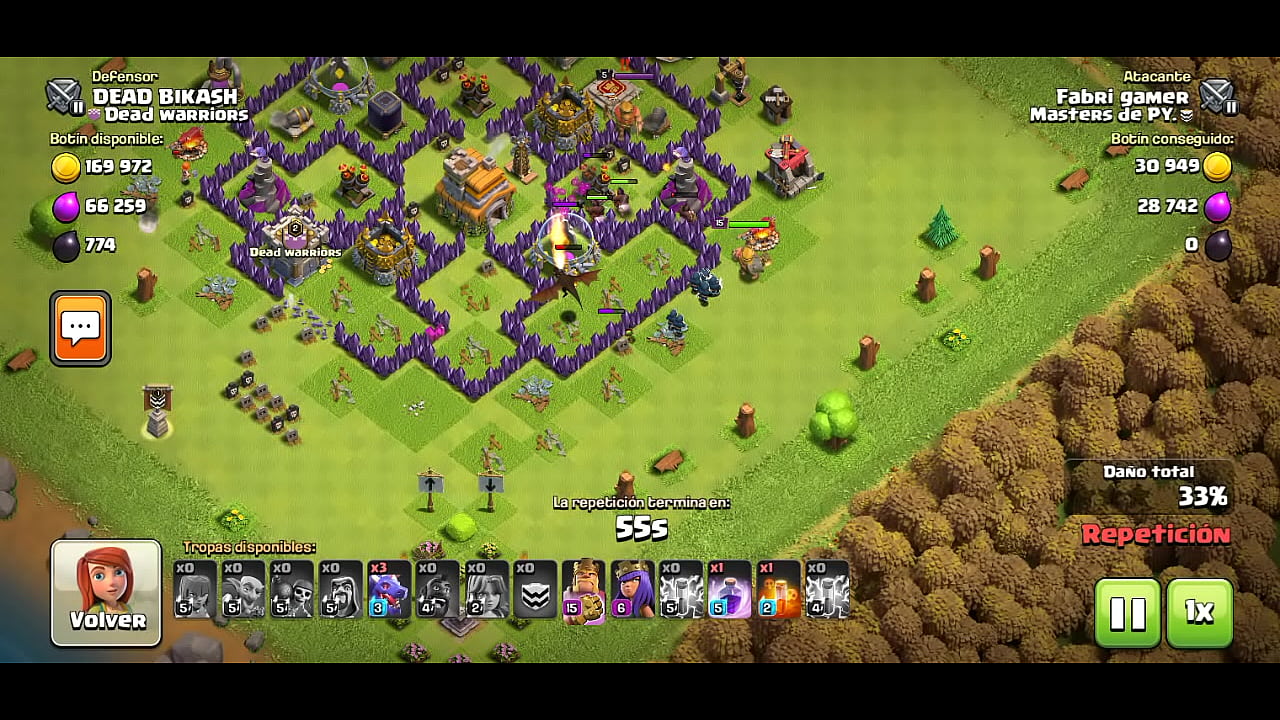The width and height of the screenshot is (1280, 720).
Task: Select the Barbarian King hero slot
Action: (x=584, y=589)
